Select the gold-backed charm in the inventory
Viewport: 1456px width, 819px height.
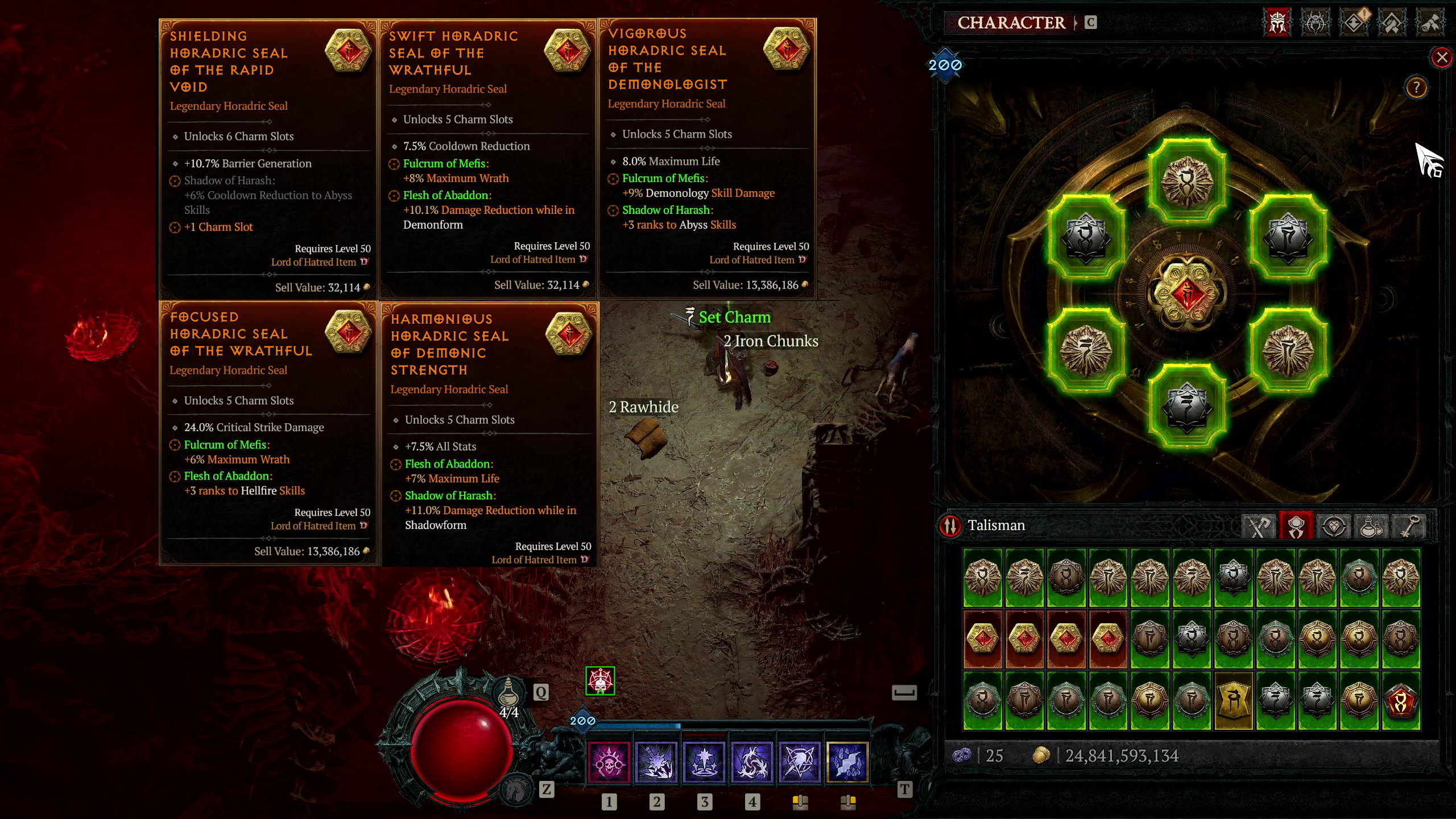point(1234,701)
